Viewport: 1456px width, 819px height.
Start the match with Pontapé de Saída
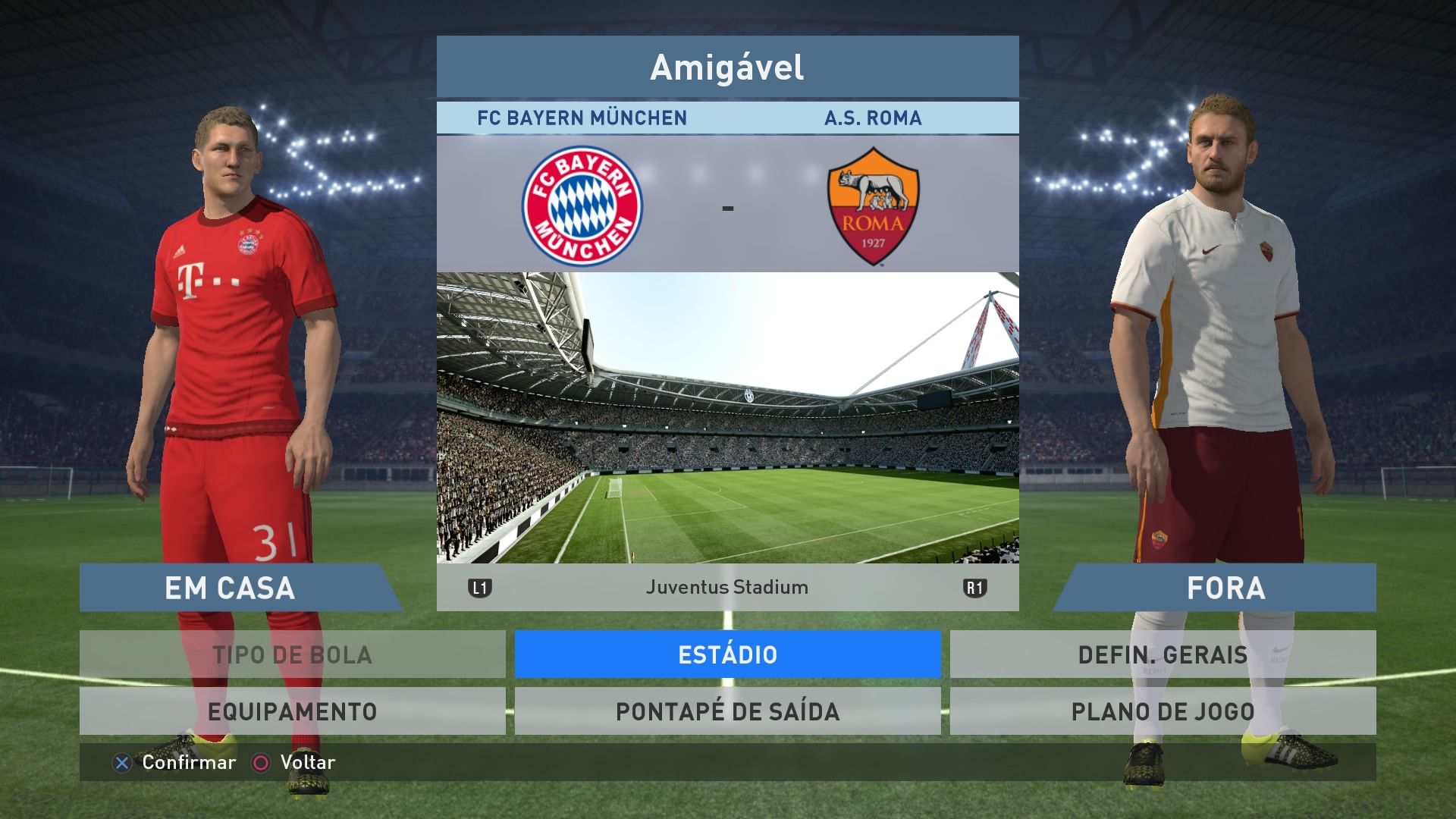[727, 711]
